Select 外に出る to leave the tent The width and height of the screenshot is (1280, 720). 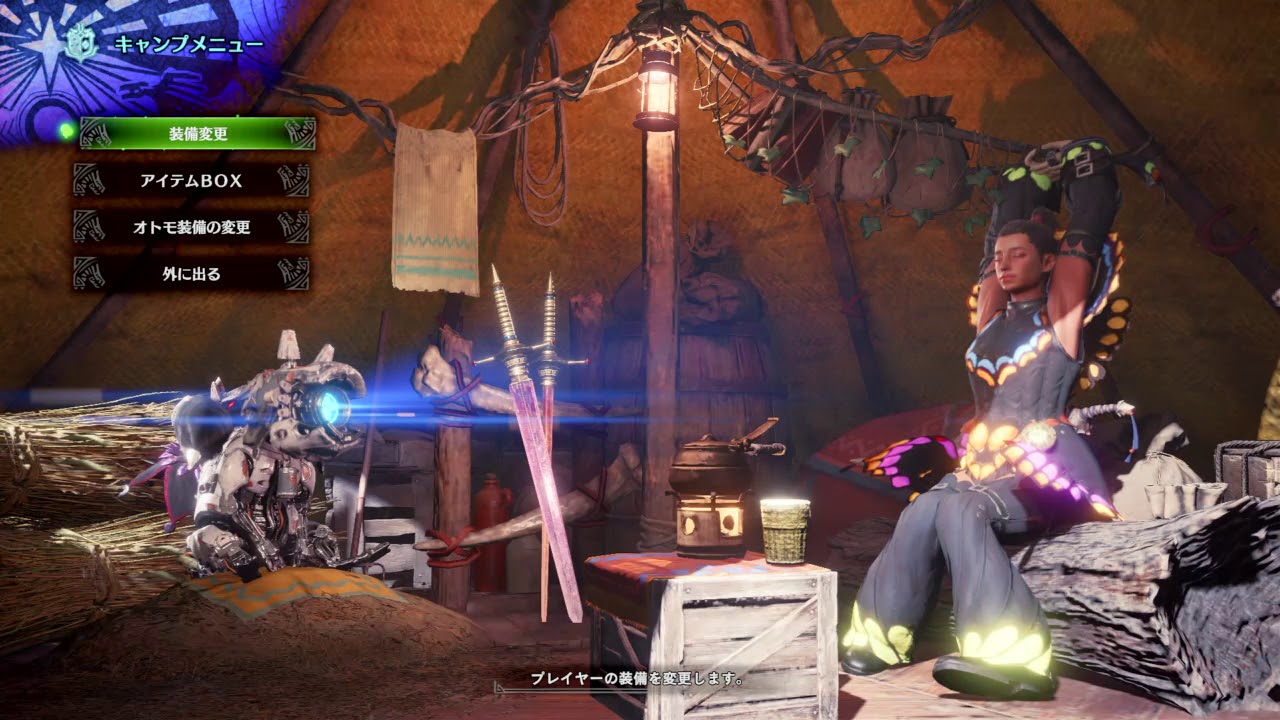point(191,273)
